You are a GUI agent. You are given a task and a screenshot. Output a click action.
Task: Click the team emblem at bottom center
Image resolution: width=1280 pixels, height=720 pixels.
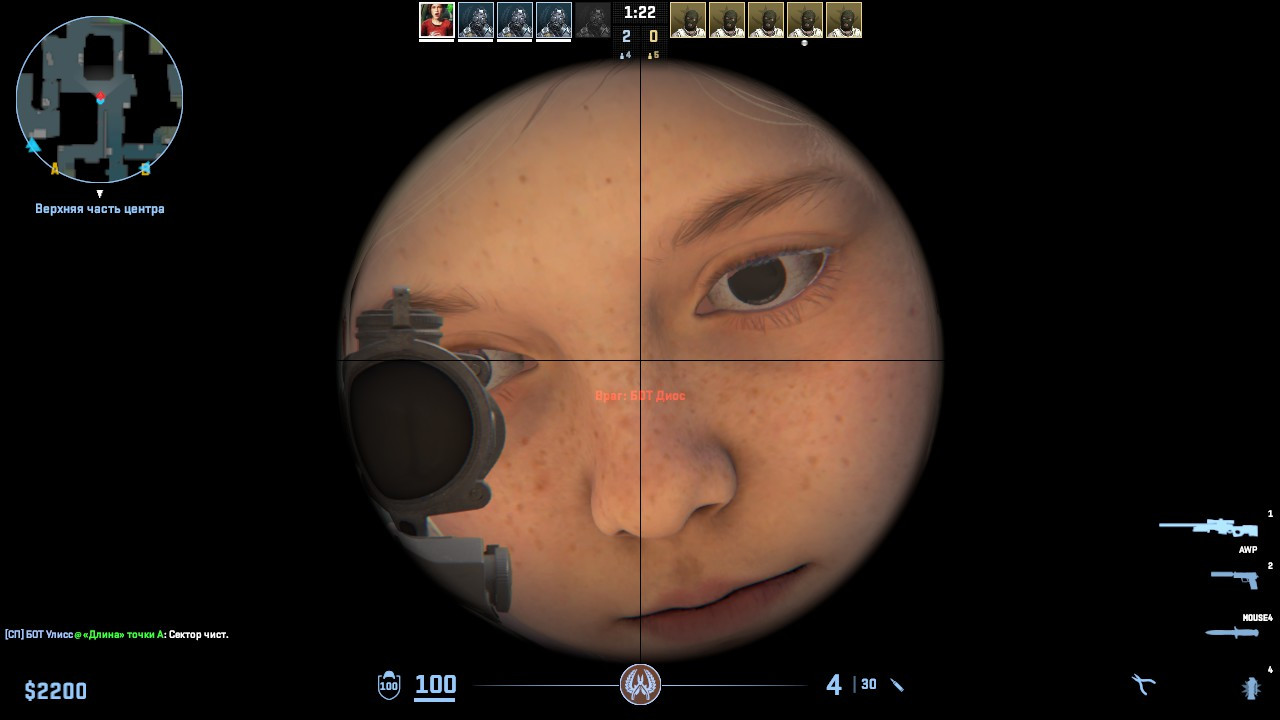[x=640, y=683]
